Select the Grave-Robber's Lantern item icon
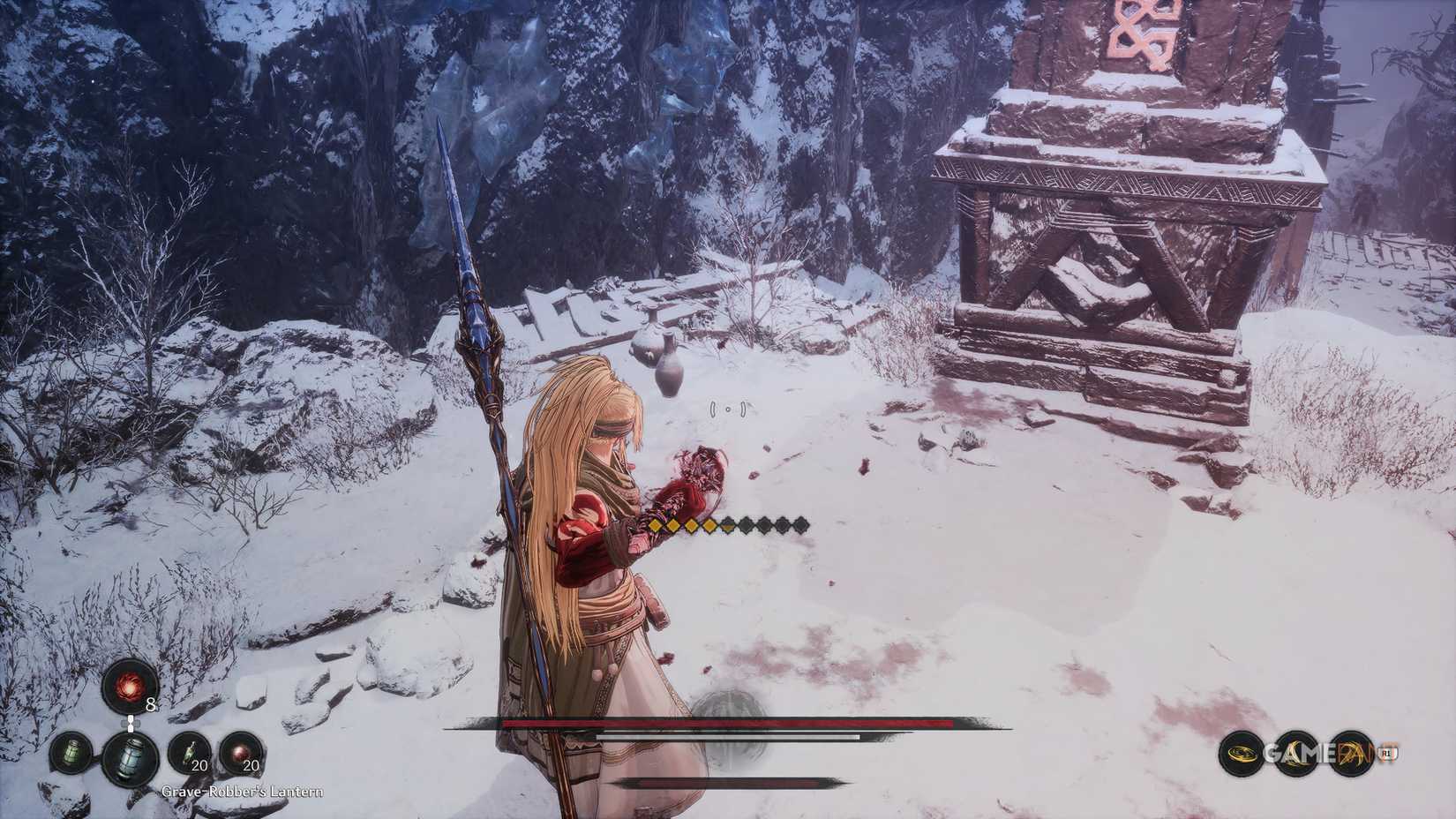This screenshot has height=819, width=1456. click(x=131, y=760)
